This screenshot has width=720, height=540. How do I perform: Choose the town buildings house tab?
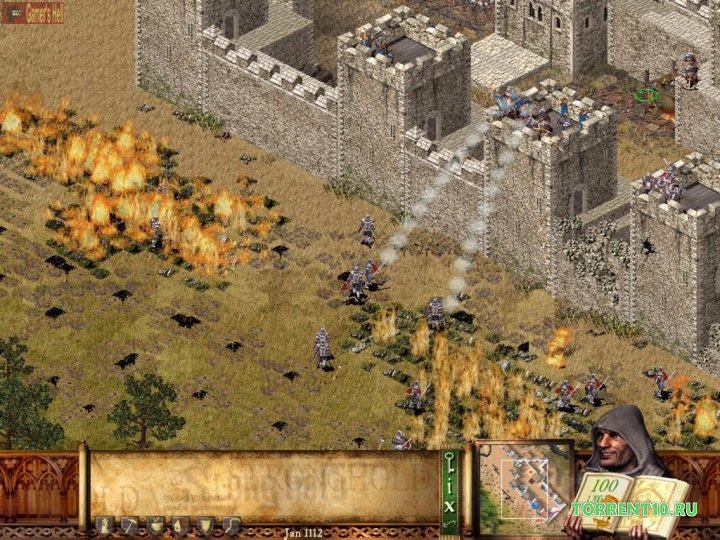[x=179, y=524]
